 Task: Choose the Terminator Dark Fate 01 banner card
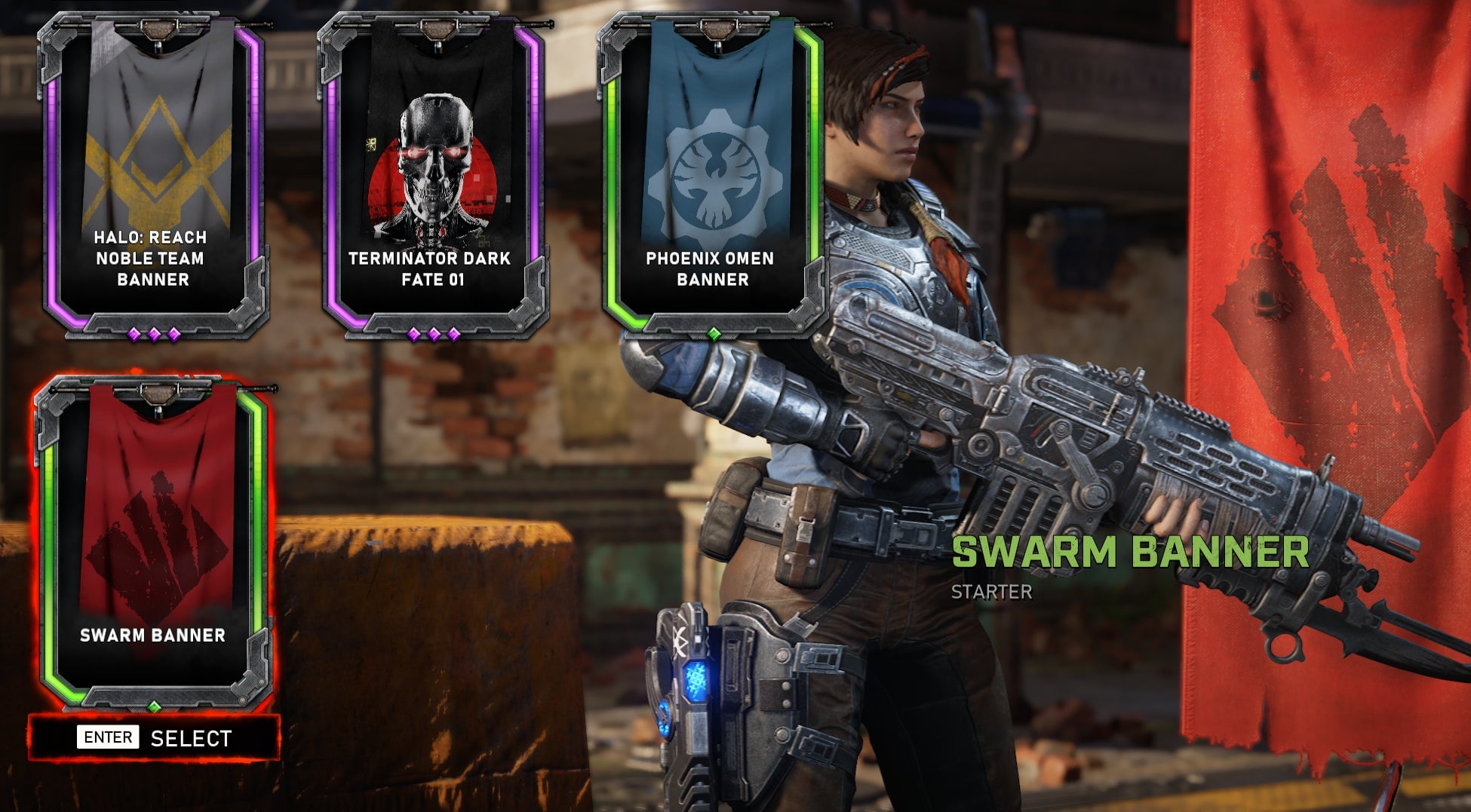pos(434,175)
